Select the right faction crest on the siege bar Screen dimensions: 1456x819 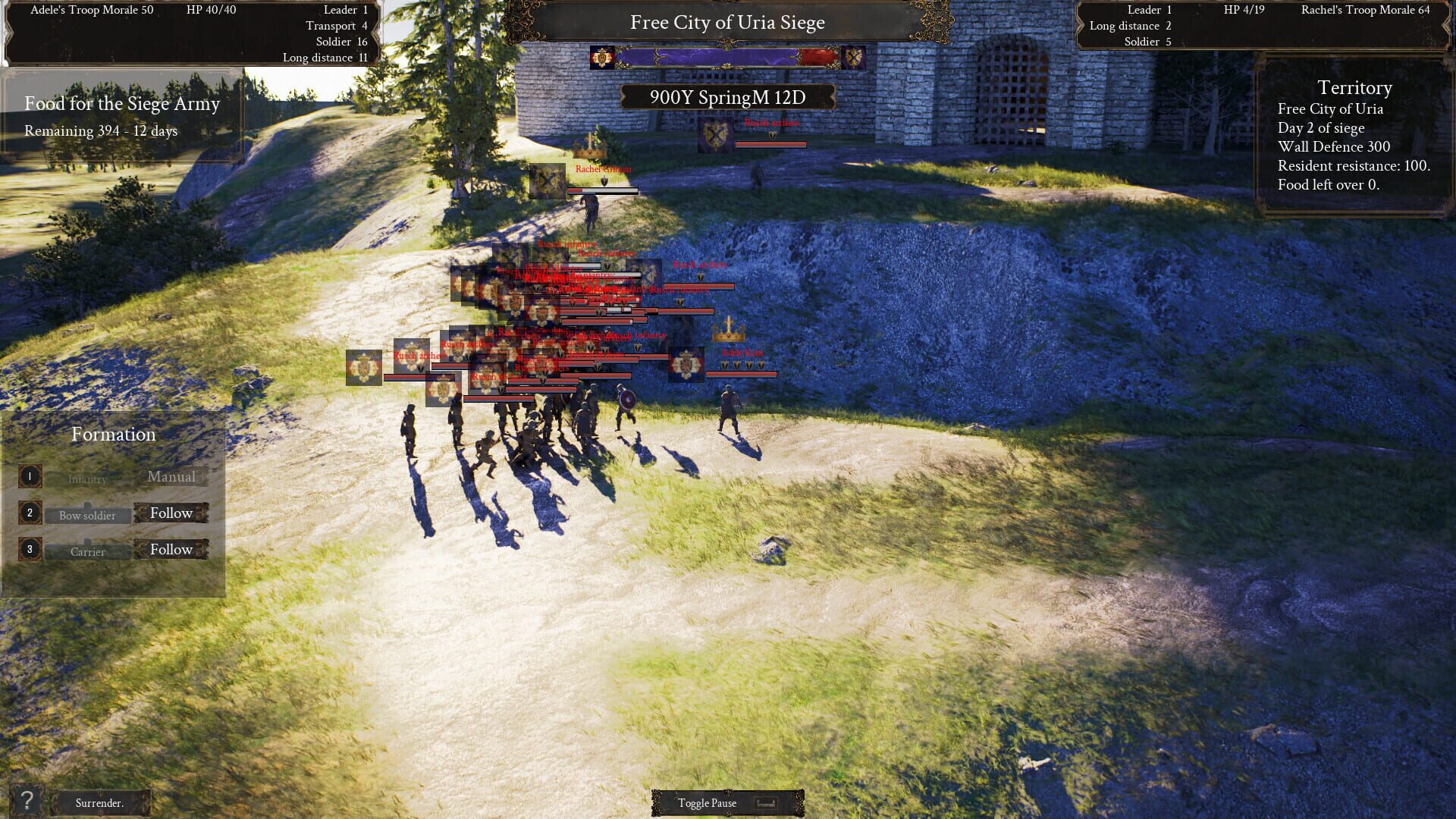coord(855,55)
